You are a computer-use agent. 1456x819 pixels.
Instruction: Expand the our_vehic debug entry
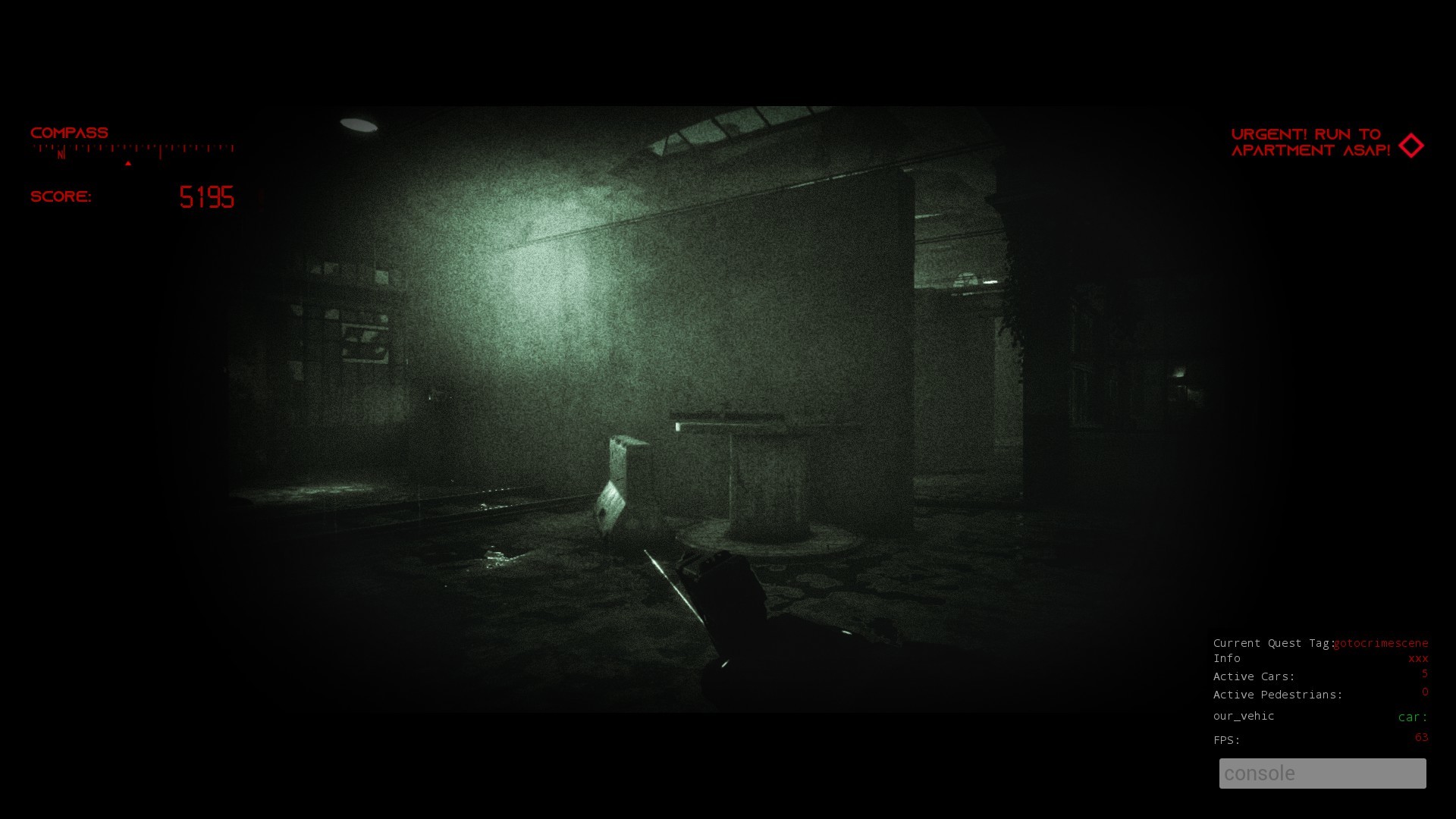coord(1244,716)
